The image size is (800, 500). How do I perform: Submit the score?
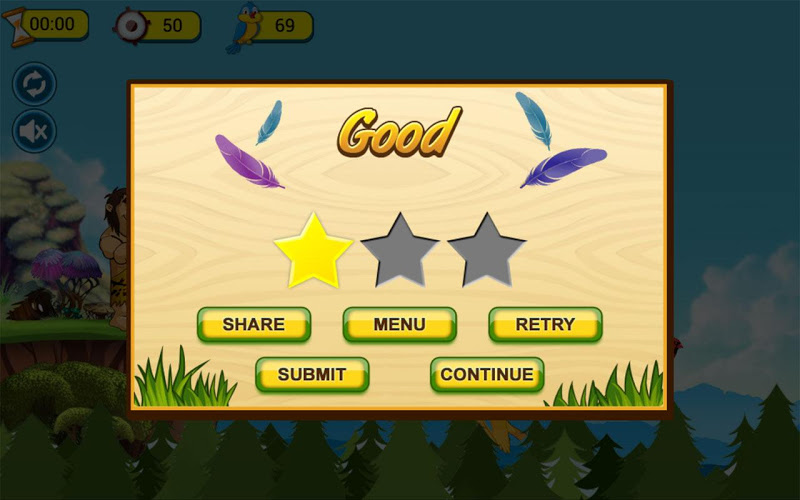point(312,375)
